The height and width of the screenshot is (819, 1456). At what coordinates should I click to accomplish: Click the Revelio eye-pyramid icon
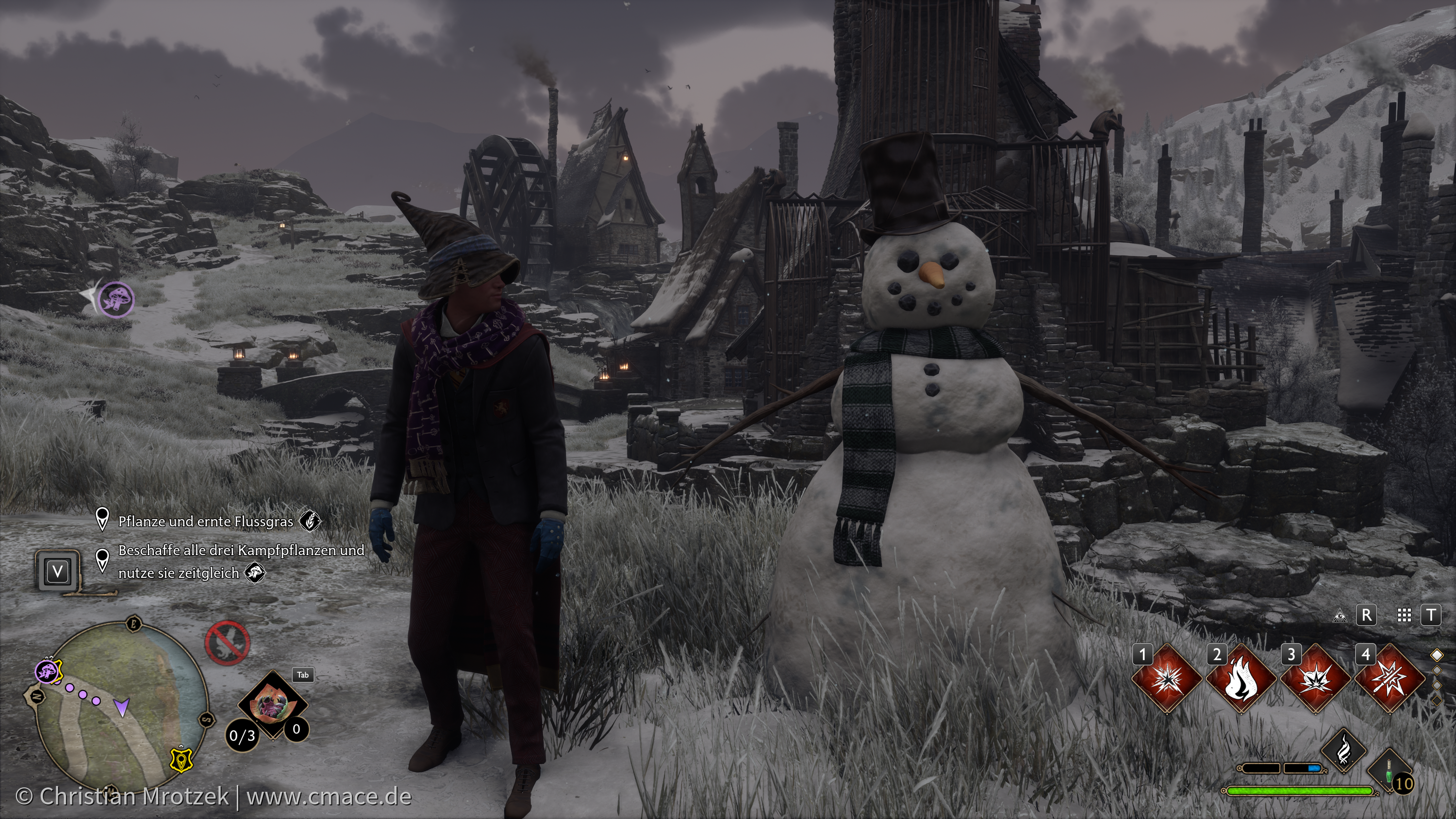pos(1339,616)
